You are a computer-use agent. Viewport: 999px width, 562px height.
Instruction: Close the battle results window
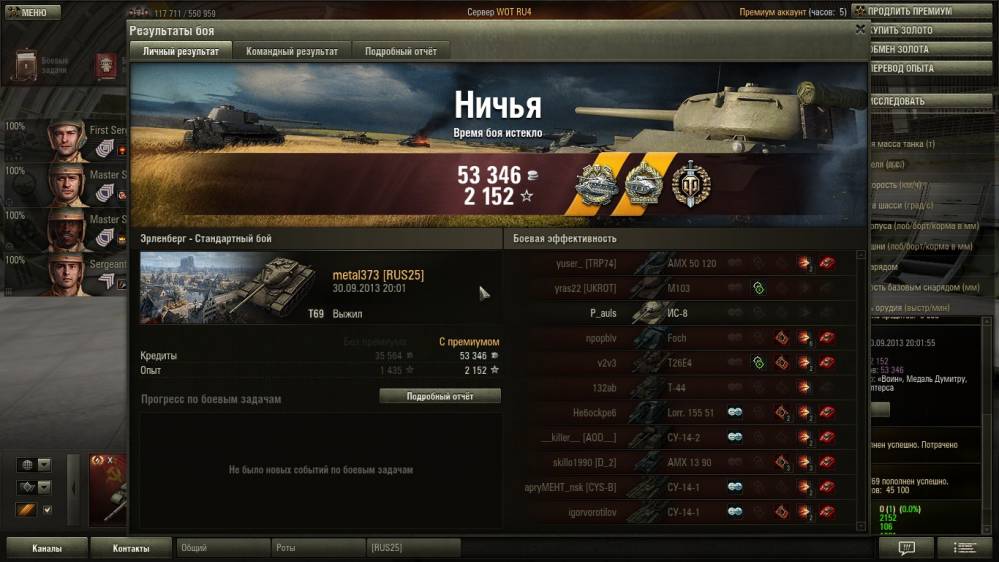pos(860,30)
